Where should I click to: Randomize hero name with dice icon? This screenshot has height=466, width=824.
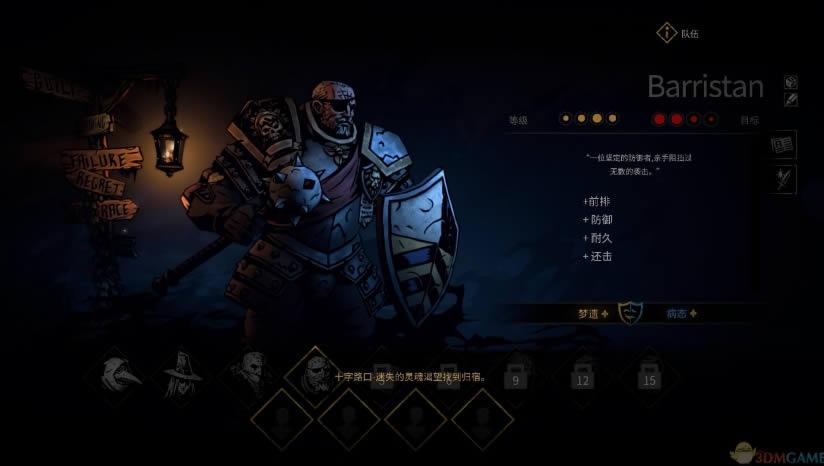(790, 82)
